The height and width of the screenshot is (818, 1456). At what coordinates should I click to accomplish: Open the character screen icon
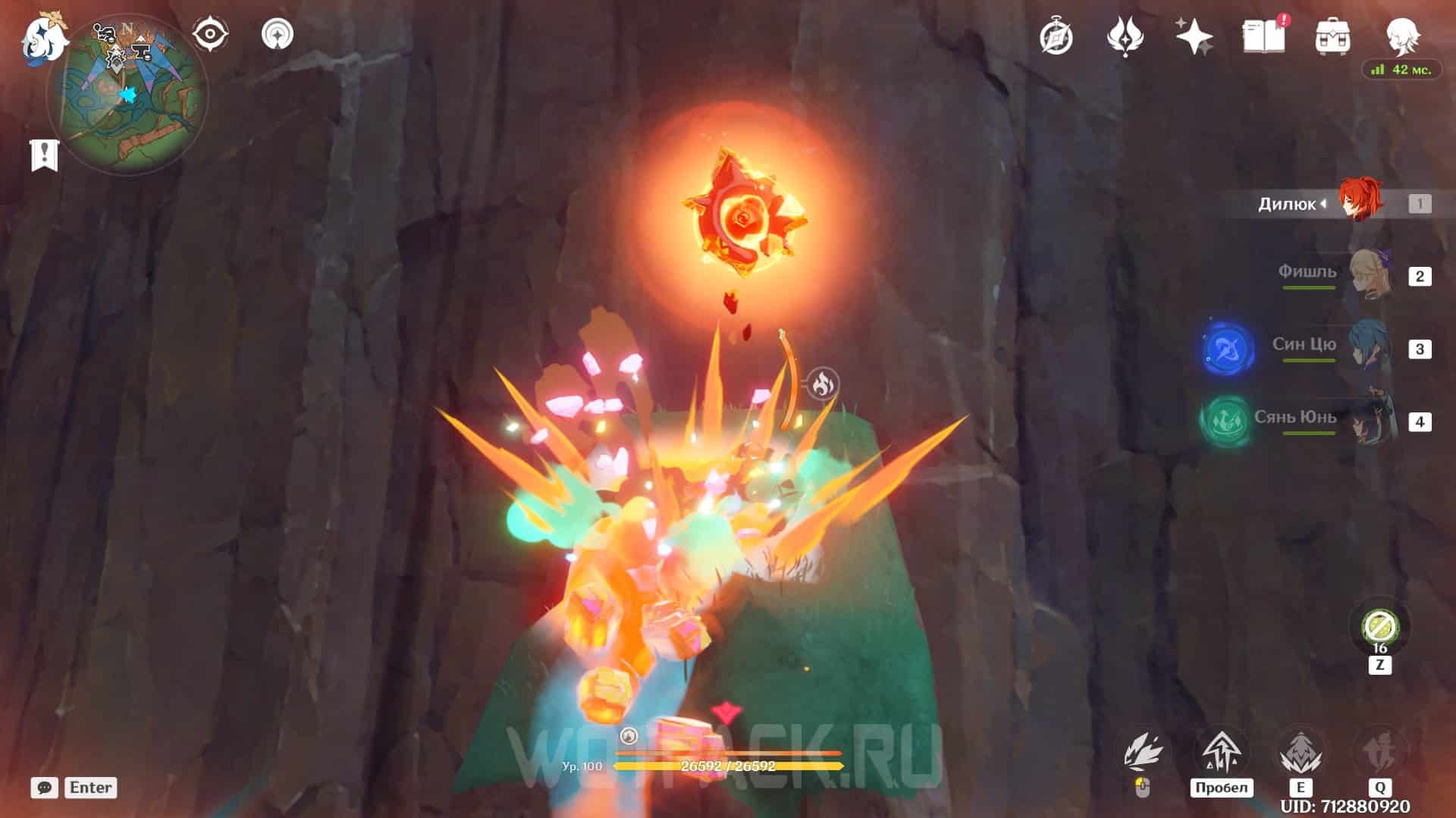tap(1402, 34)
